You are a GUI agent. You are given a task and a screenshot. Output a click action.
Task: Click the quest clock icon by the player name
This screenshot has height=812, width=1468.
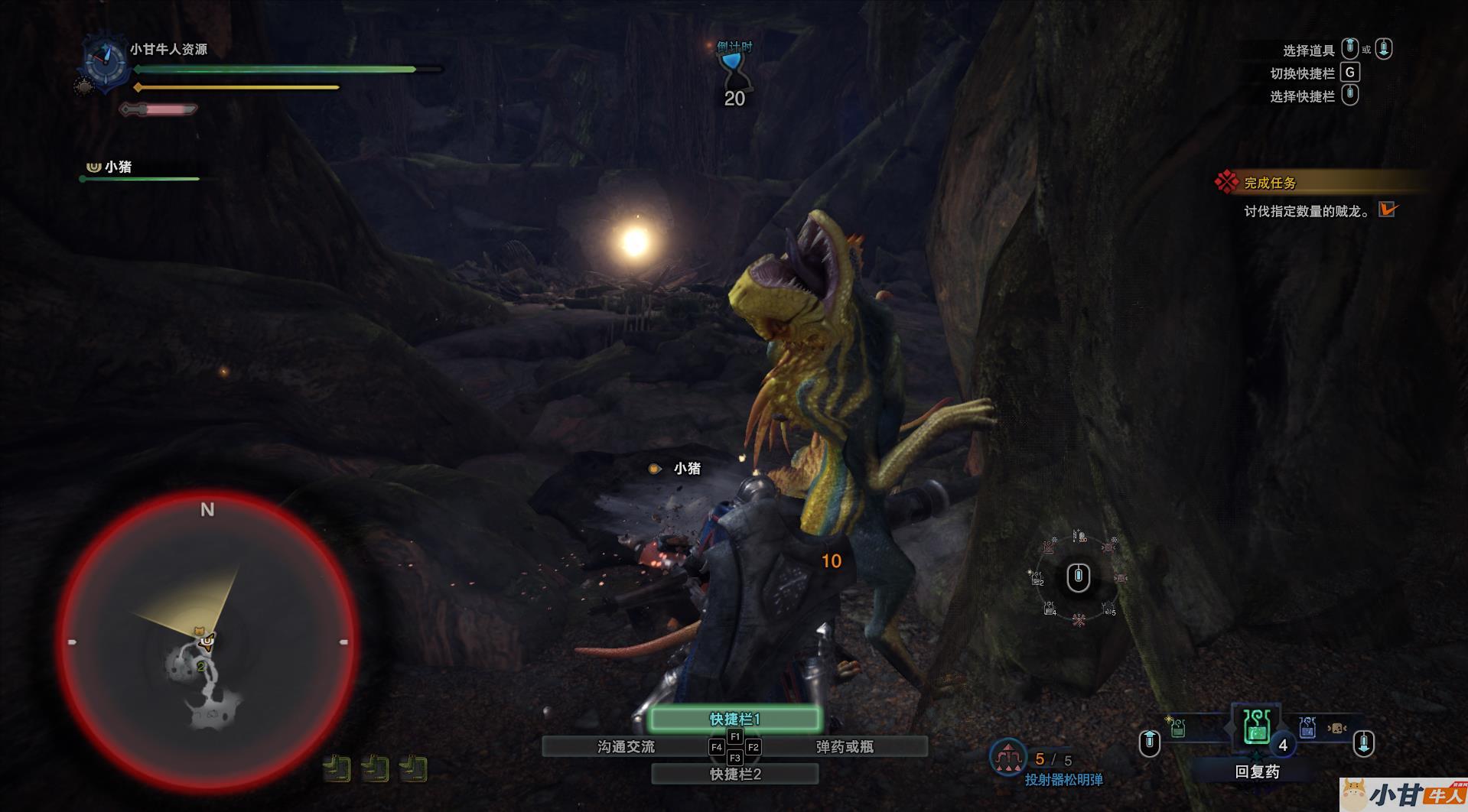point(105,60)
